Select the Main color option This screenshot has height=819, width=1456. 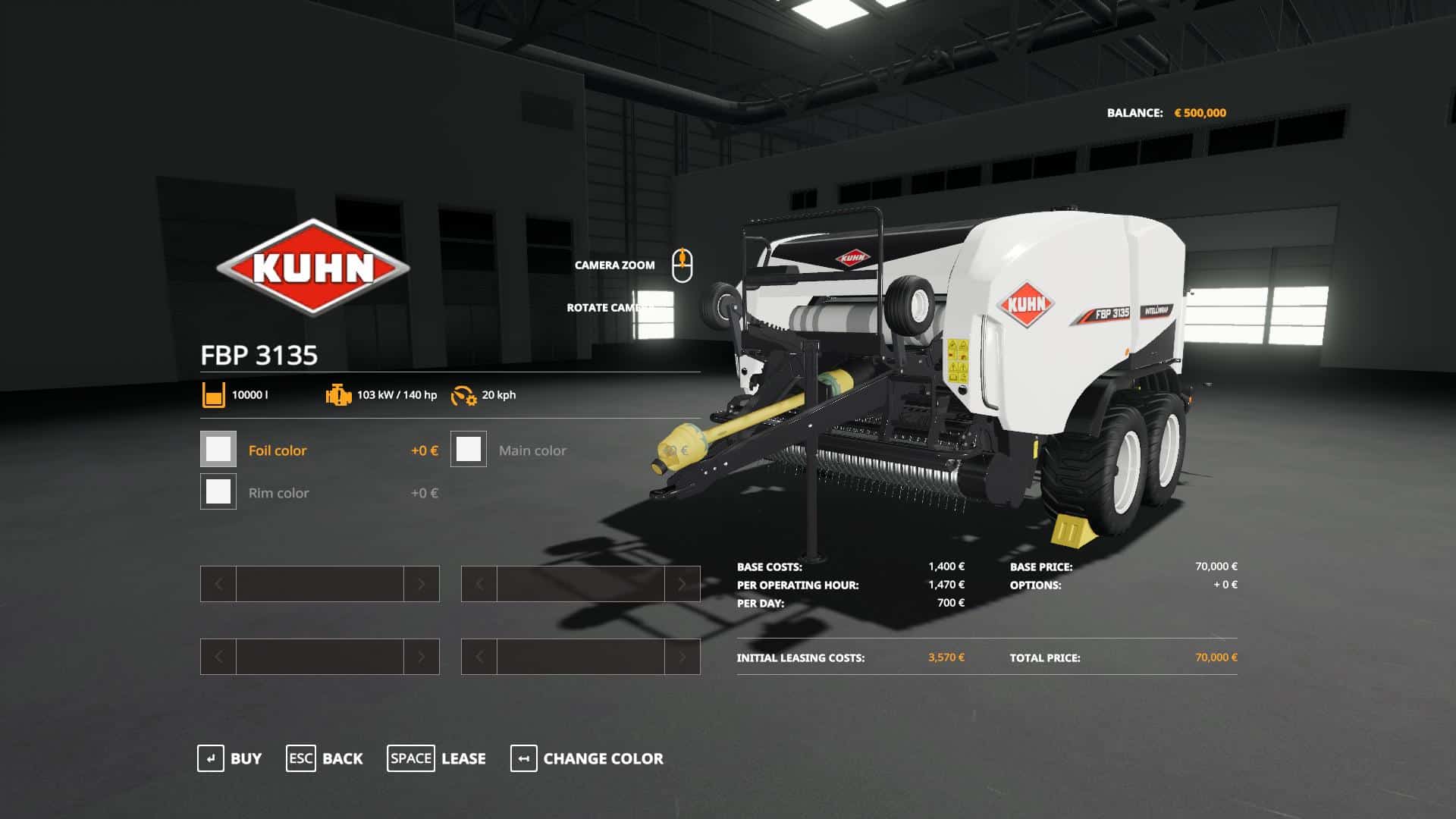click(x=532, y=450)
